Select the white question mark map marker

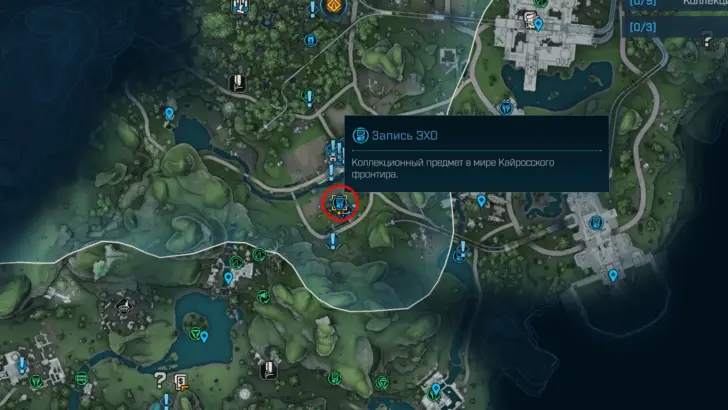click(x=159, y=378)
